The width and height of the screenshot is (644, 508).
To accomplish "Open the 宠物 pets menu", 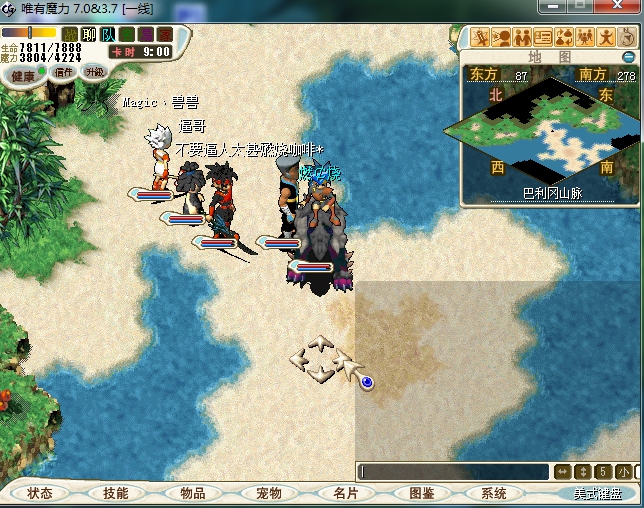I will pos(268,493).
